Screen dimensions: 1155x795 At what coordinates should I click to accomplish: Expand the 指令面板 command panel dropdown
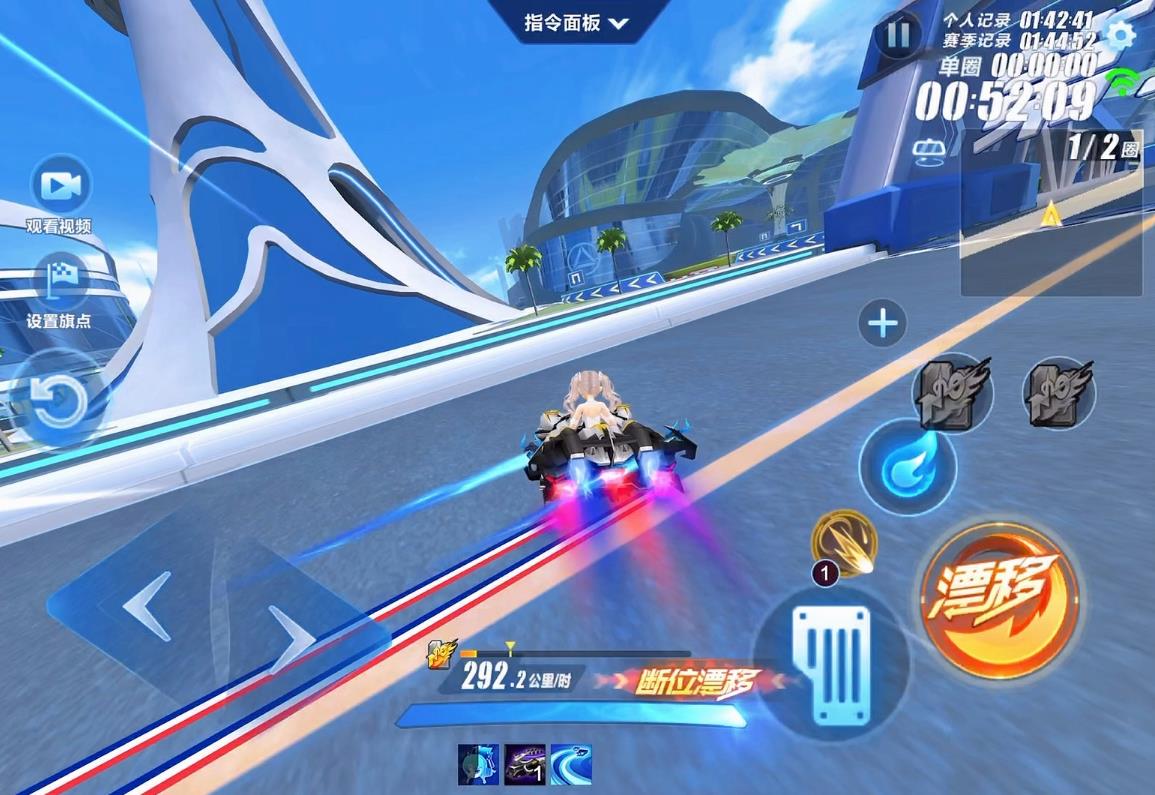(576, 22)
